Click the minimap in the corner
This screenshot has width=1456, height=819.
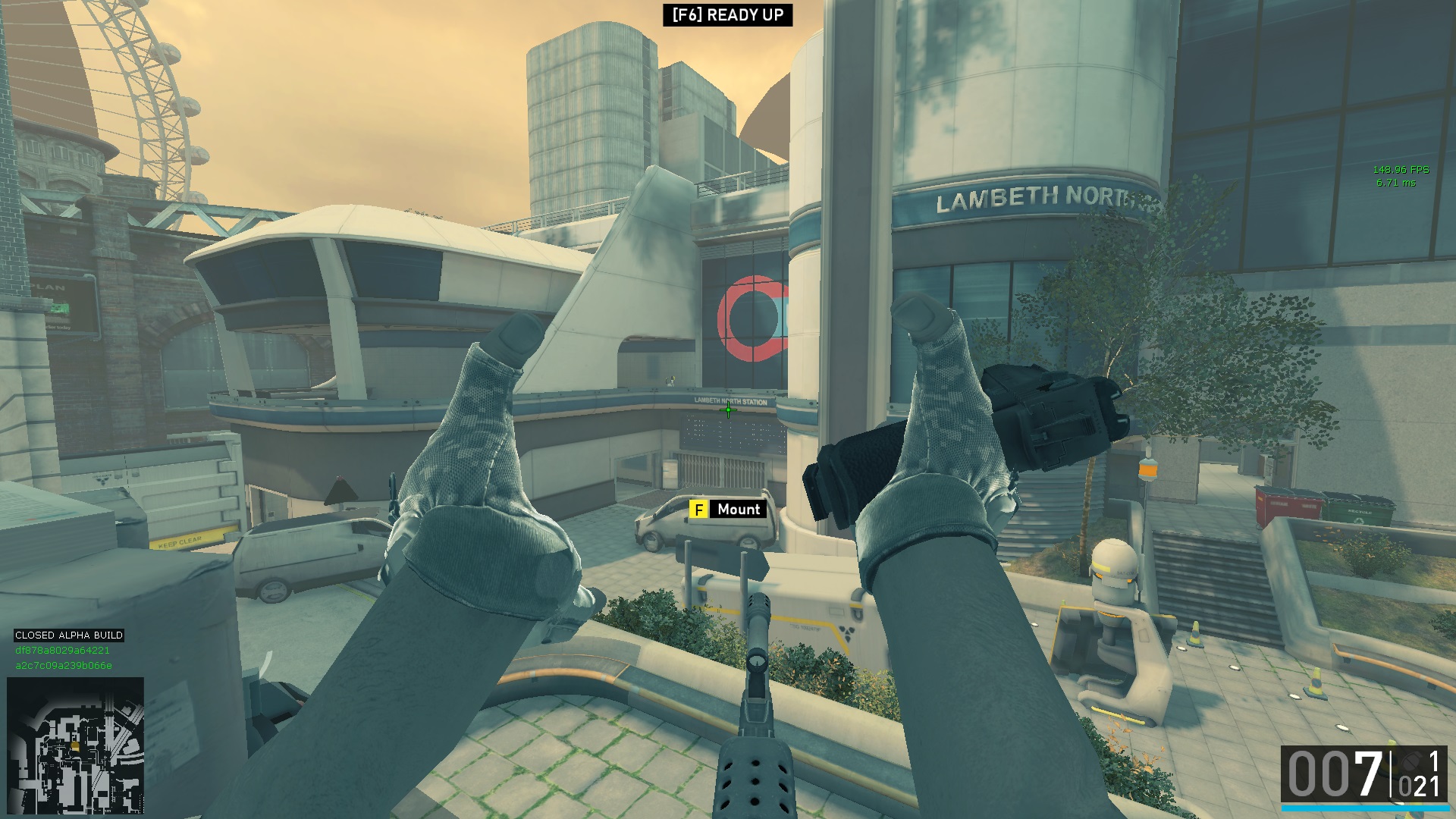pyautogui.click(x=75, y=745)
